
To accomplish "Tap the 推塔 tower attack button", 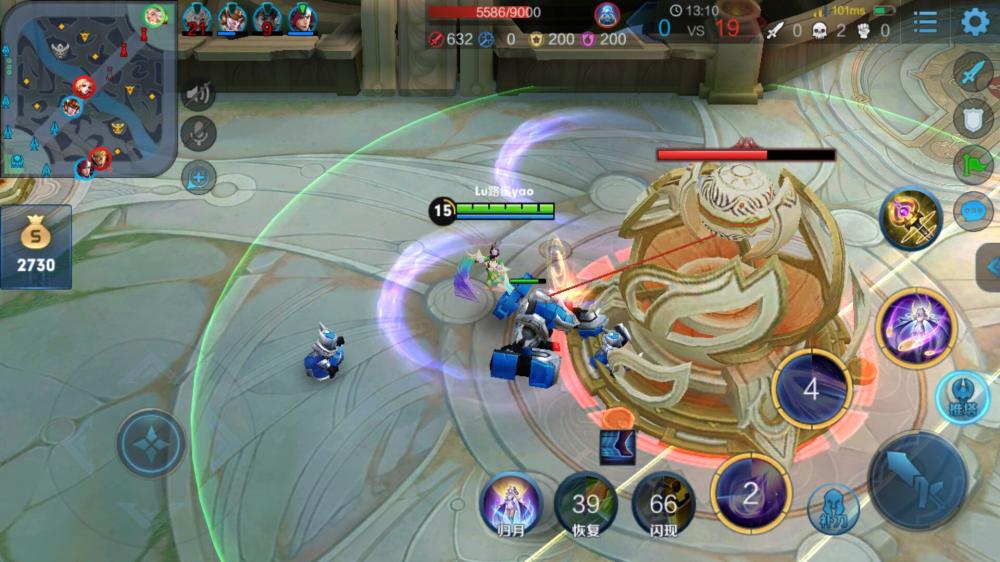I will (x=962, y=396).
